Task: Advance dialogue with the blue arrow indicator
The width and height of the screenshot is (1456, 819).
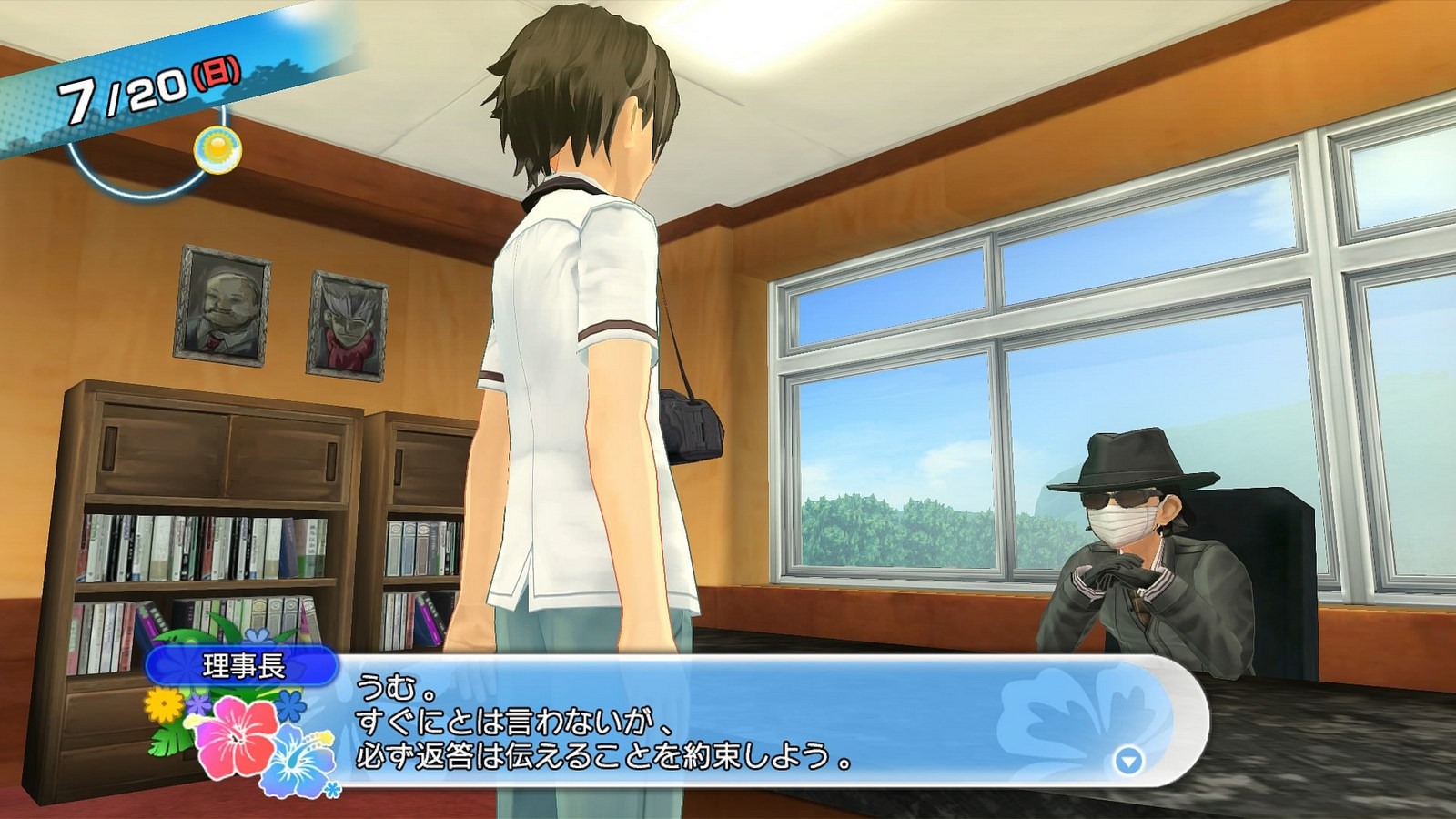Action: coord(1128,761)
